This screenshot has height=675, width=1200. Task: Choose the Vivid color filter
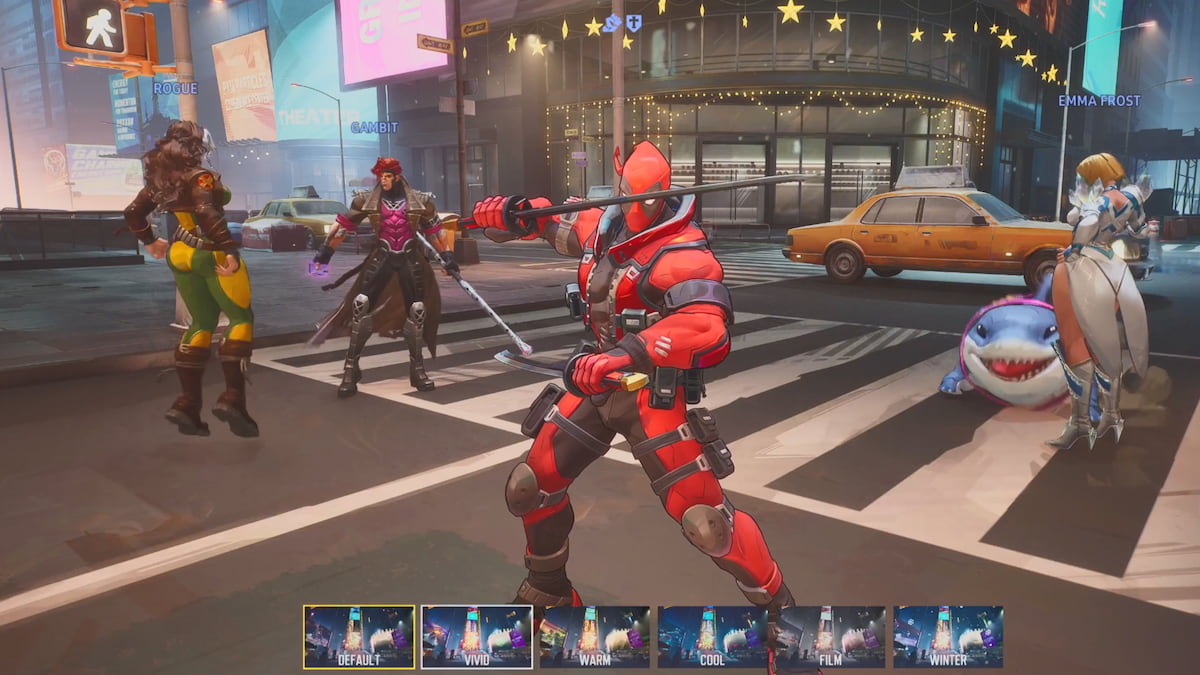click(477, 637)
